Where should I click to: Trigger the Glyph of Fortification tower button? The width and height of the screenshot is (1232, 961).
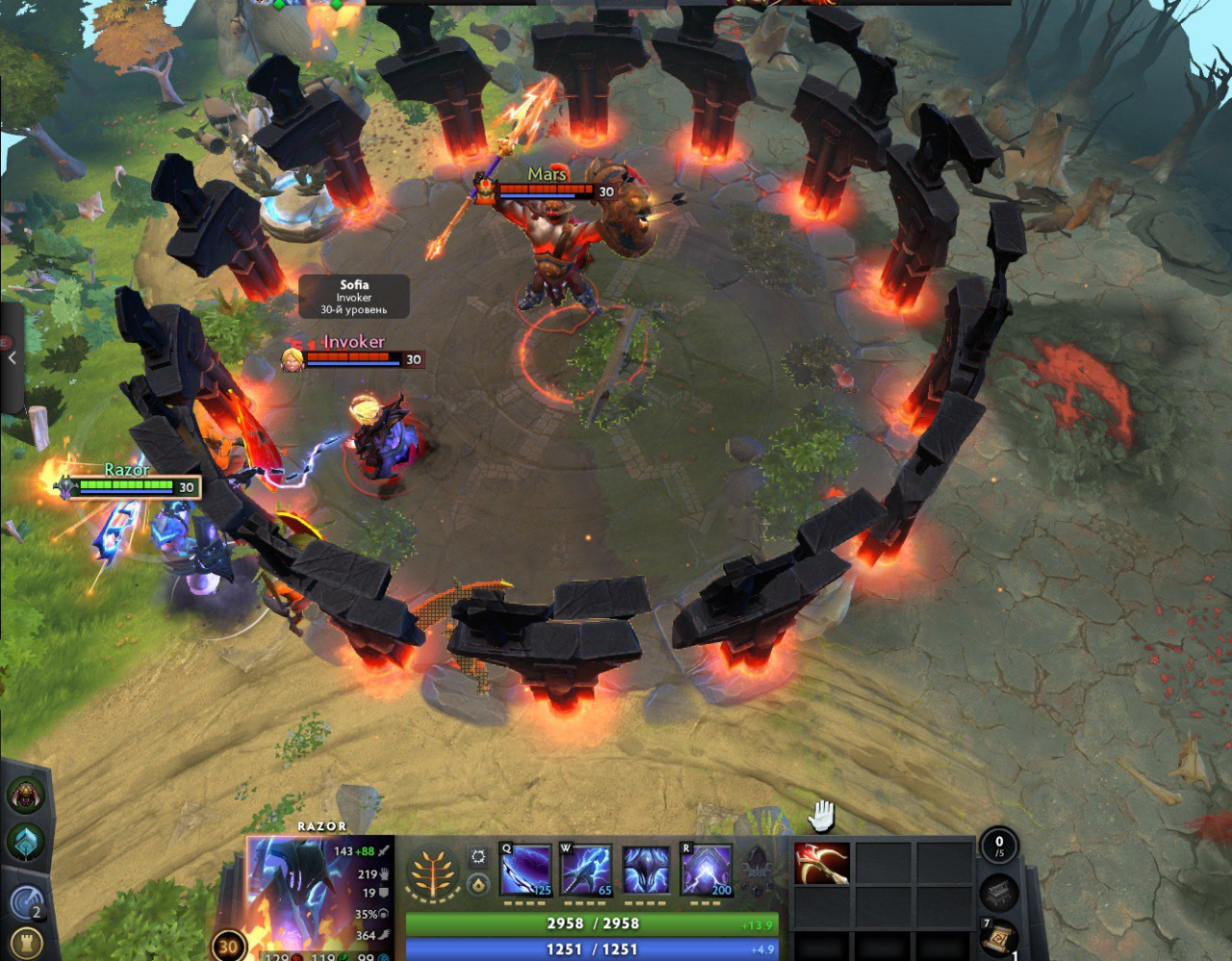click(26, 944)
